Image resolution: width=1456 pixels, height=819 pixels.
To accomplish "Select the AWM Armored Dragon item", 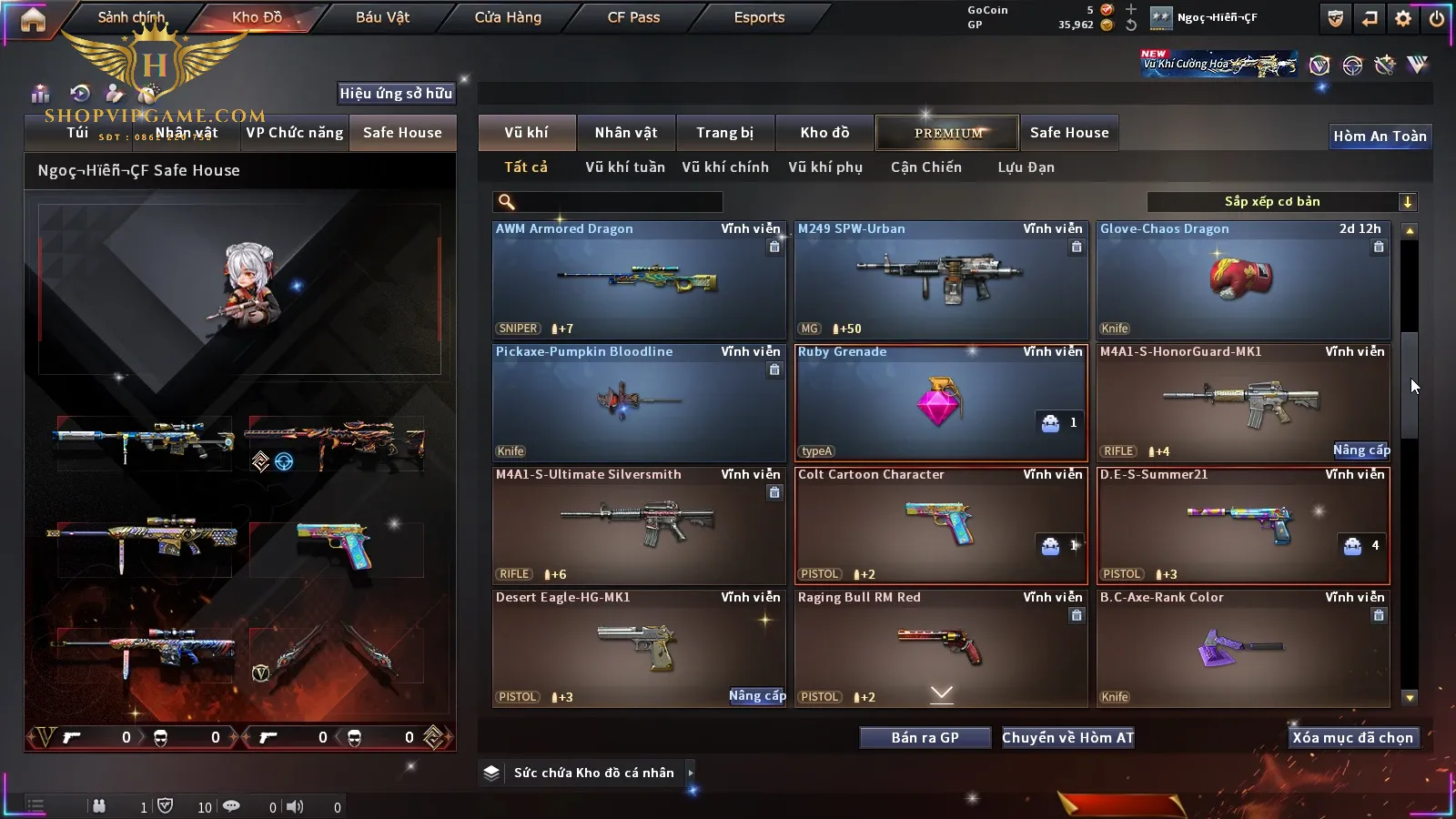I will 639,281.
